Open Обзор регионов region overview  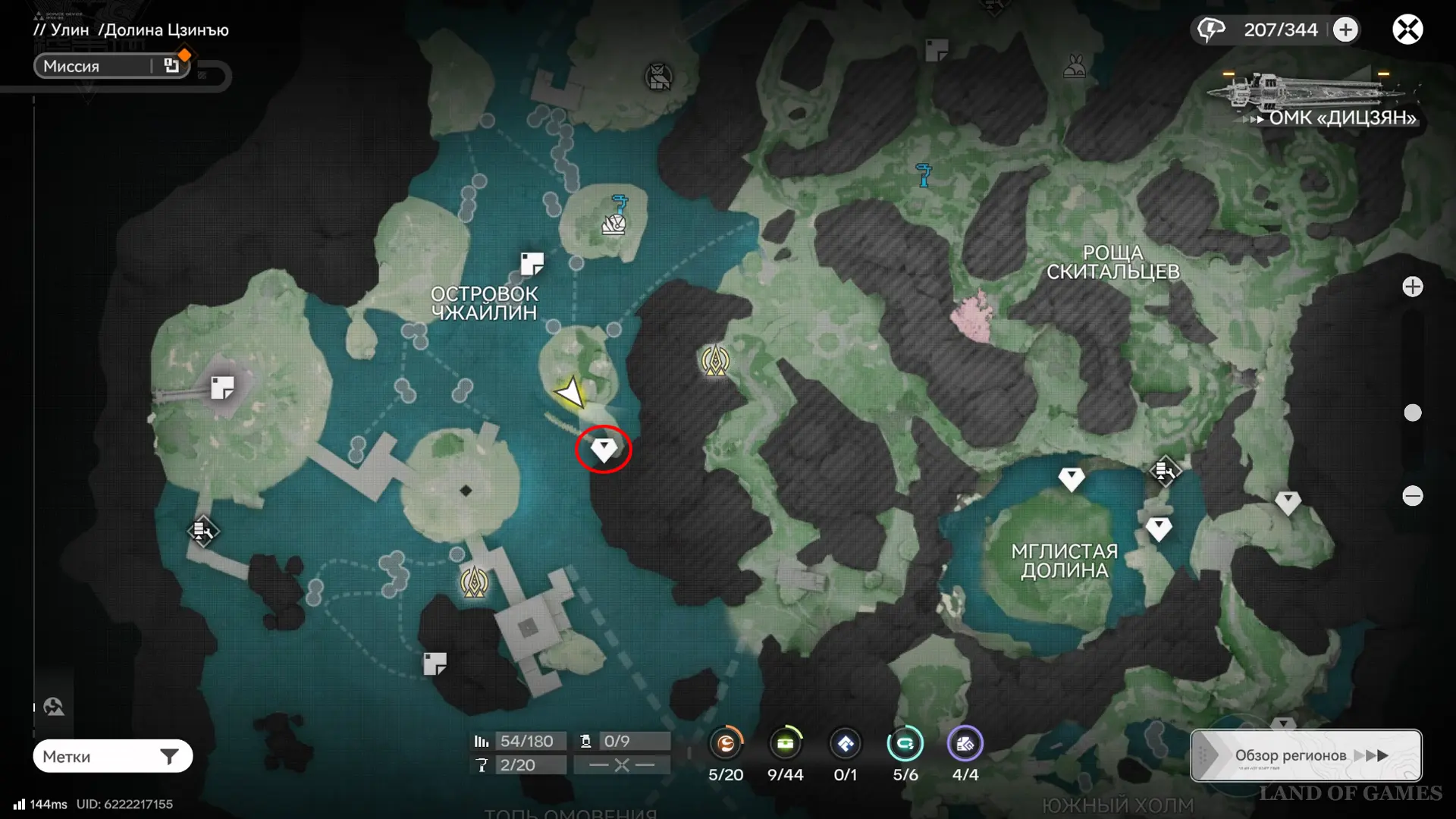click(1306, 755)
